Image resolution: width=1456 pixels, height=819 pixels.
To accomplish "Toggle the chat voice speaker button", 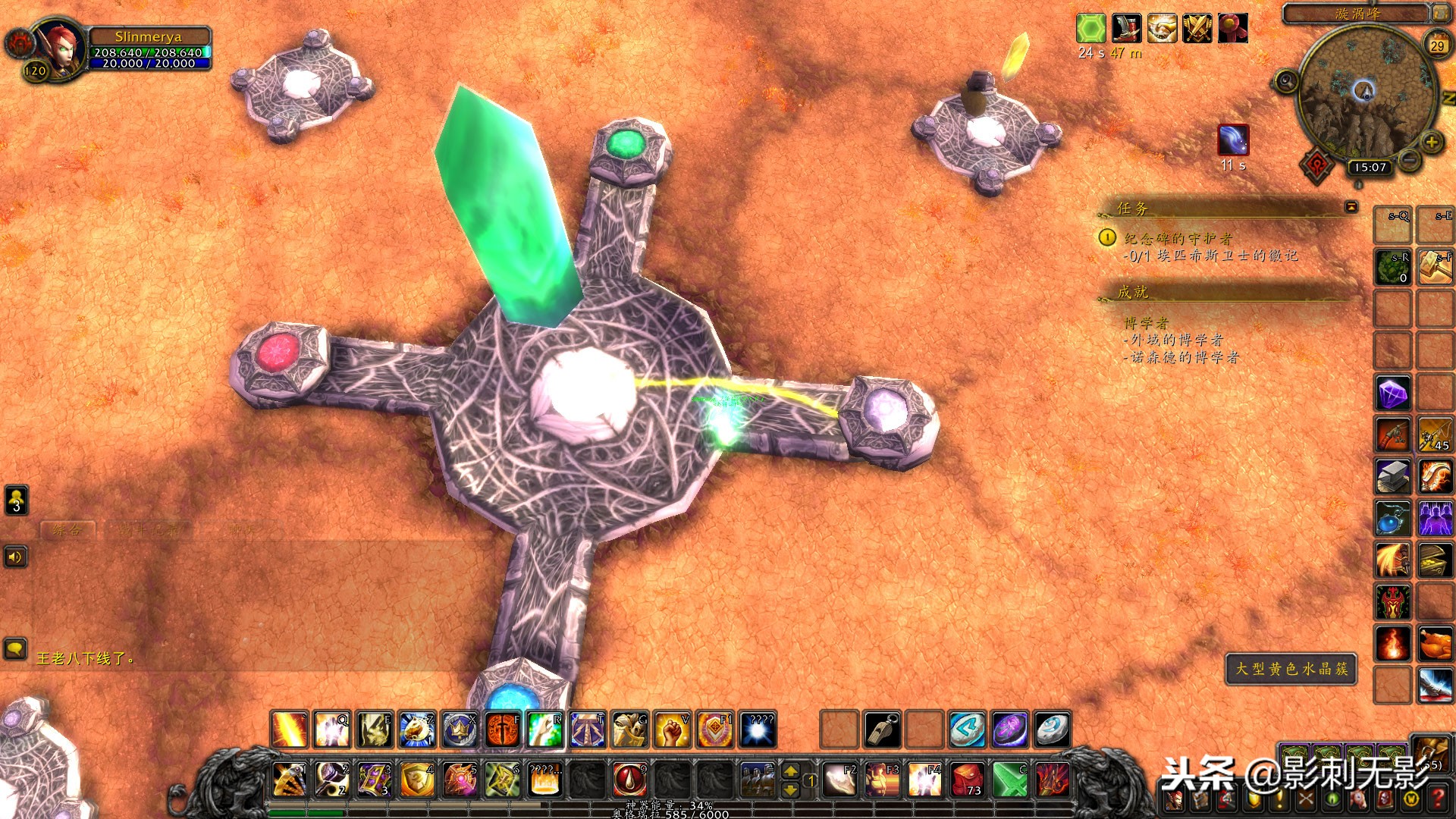I will pyautogui.click(x=16, y=557).
